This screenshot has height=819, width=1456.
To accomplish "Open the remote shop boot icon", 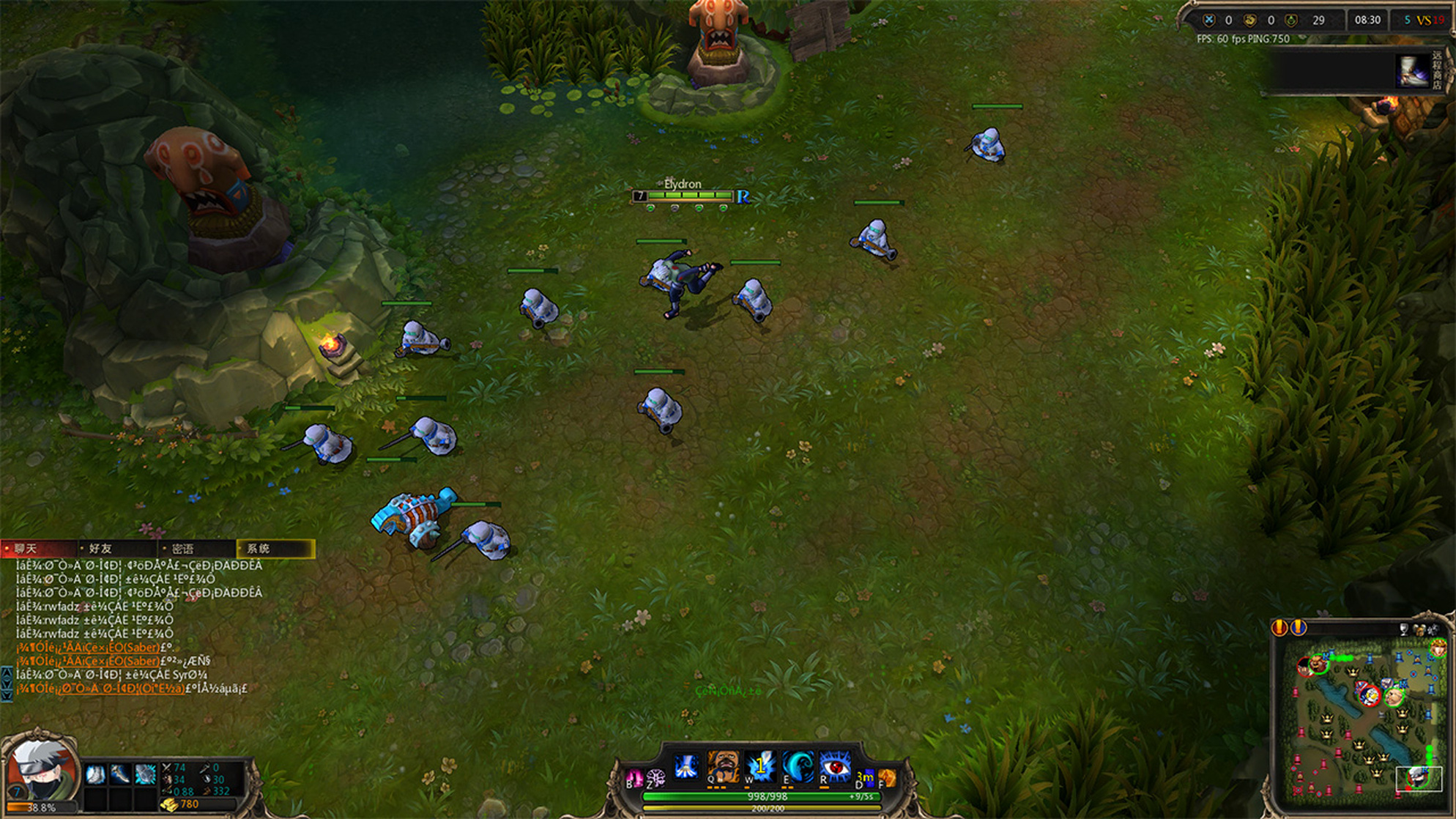I will 1411,71.
